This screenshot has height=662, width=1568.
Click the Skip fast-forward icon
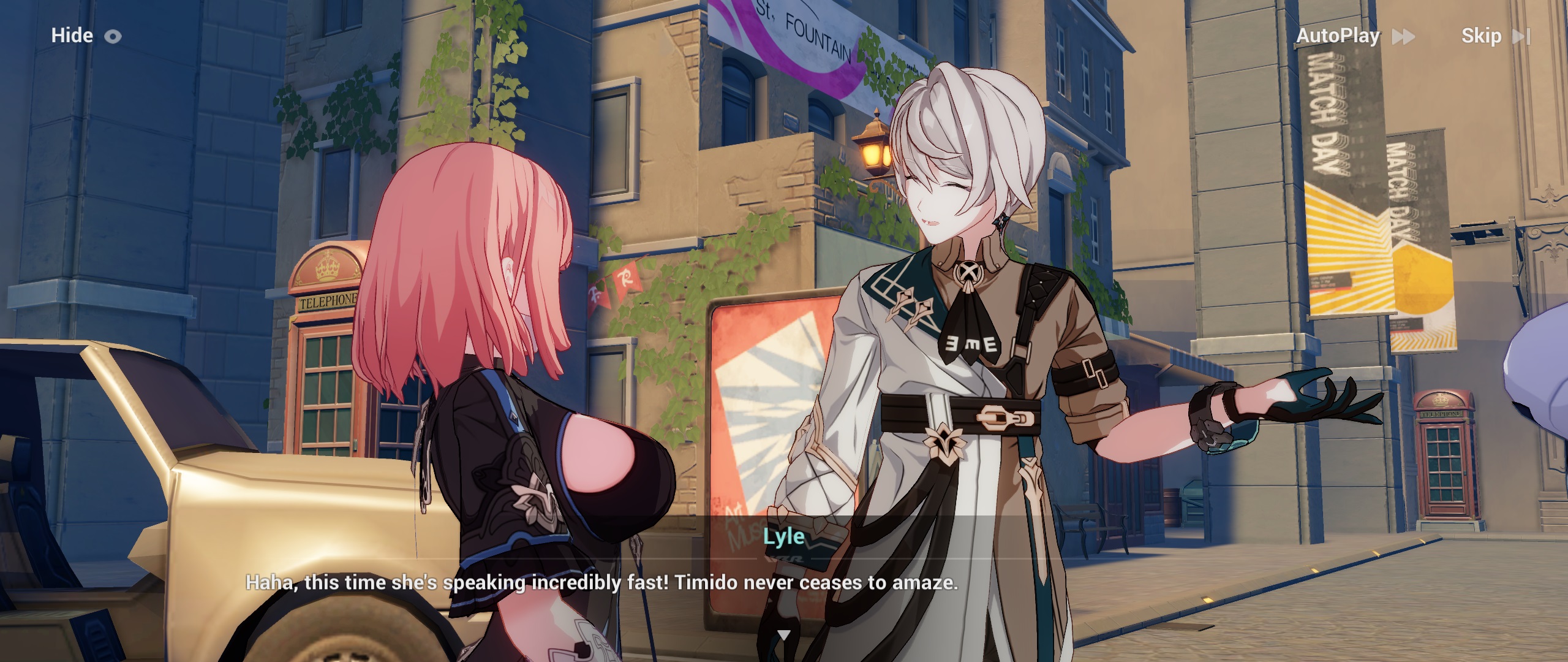pos(1523,36)
